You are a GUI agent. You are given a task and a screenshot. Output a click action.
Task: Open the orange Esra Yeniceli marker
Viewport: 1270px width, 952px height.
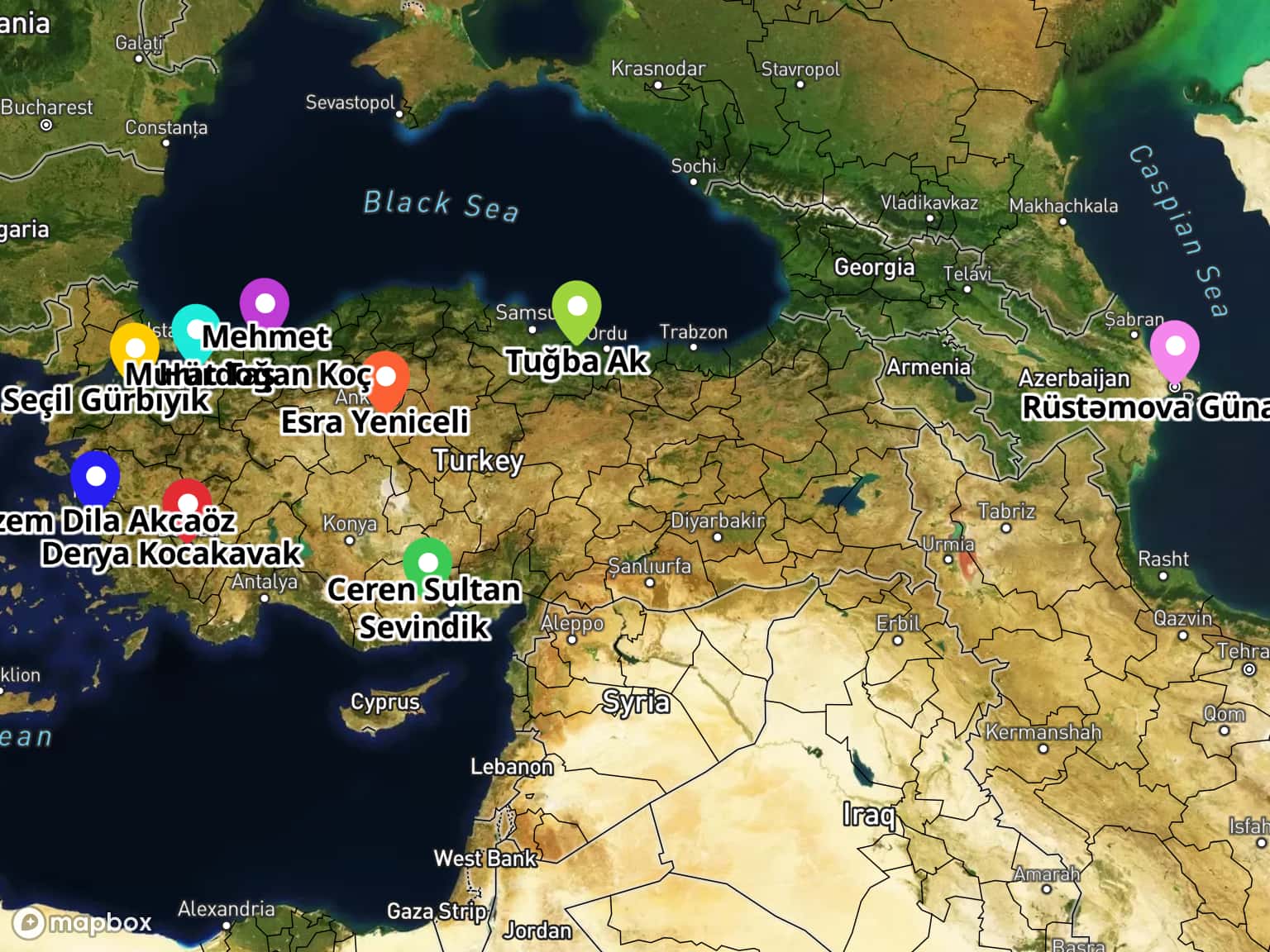385,378
